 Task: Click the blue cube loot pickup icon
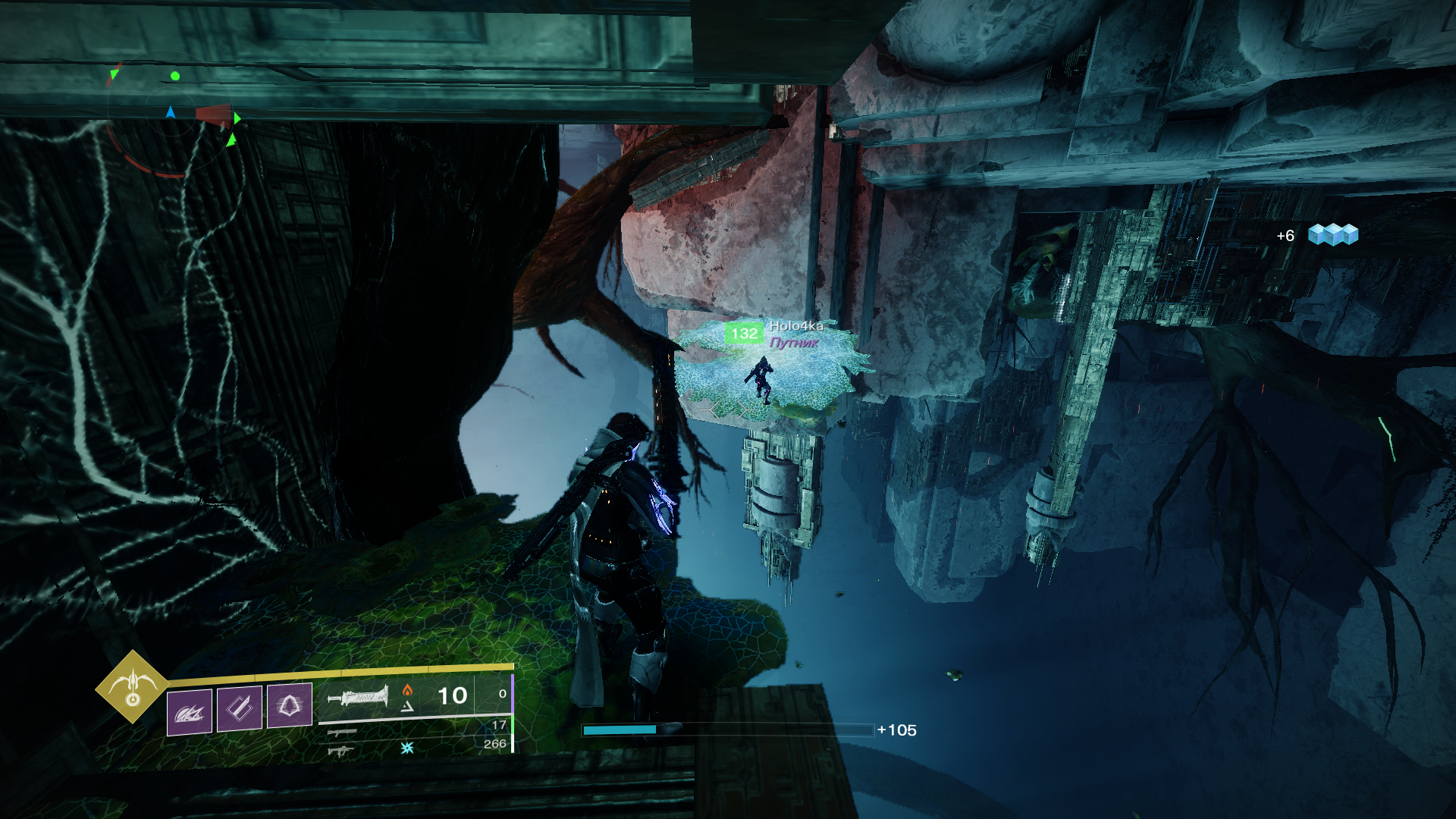tap(1332, 234)
